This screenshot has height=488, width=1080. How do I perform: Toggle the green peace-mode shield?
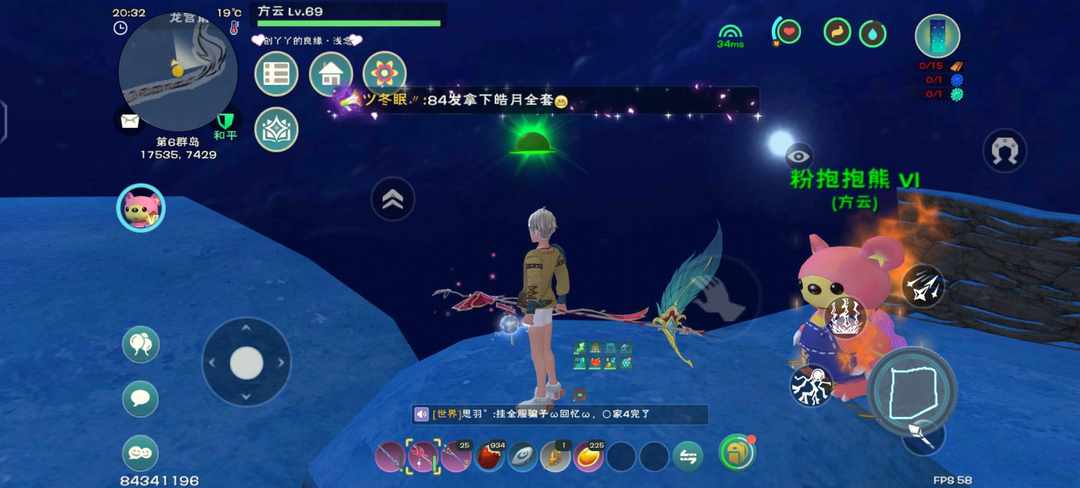point(225,122)
